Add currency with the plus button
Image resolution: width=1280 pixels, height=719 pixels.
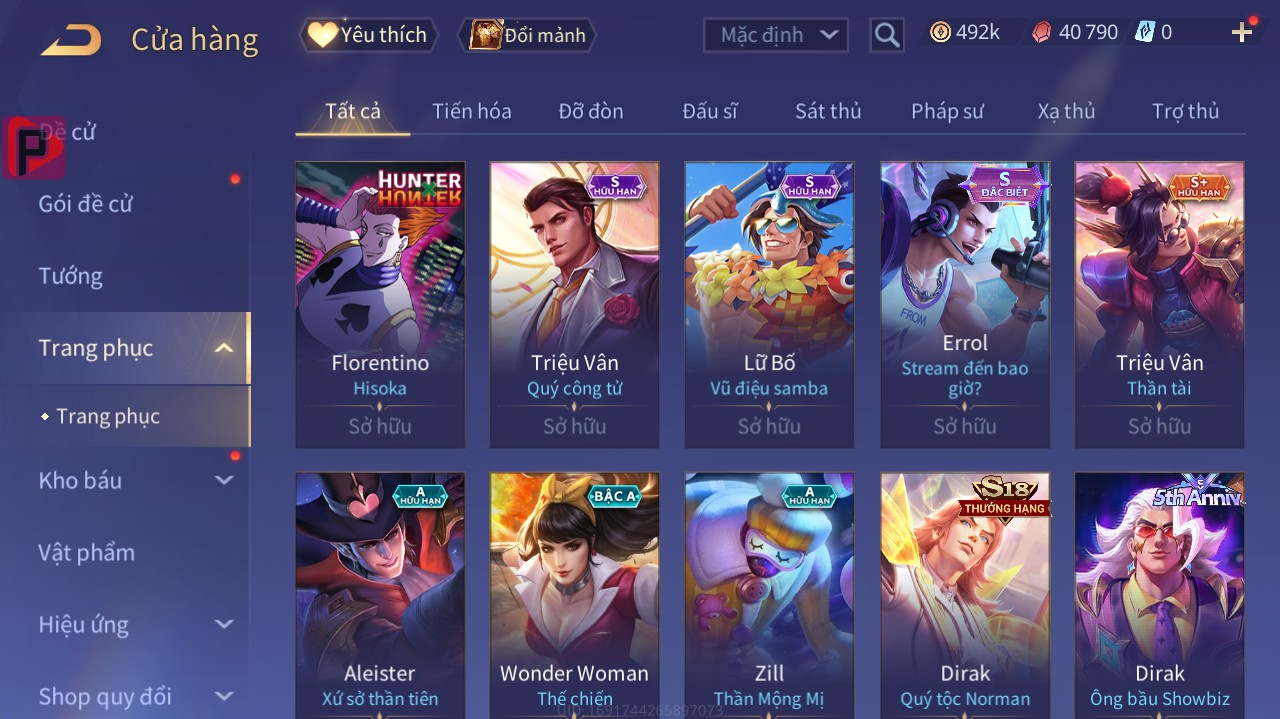(x=1242, y=33)
